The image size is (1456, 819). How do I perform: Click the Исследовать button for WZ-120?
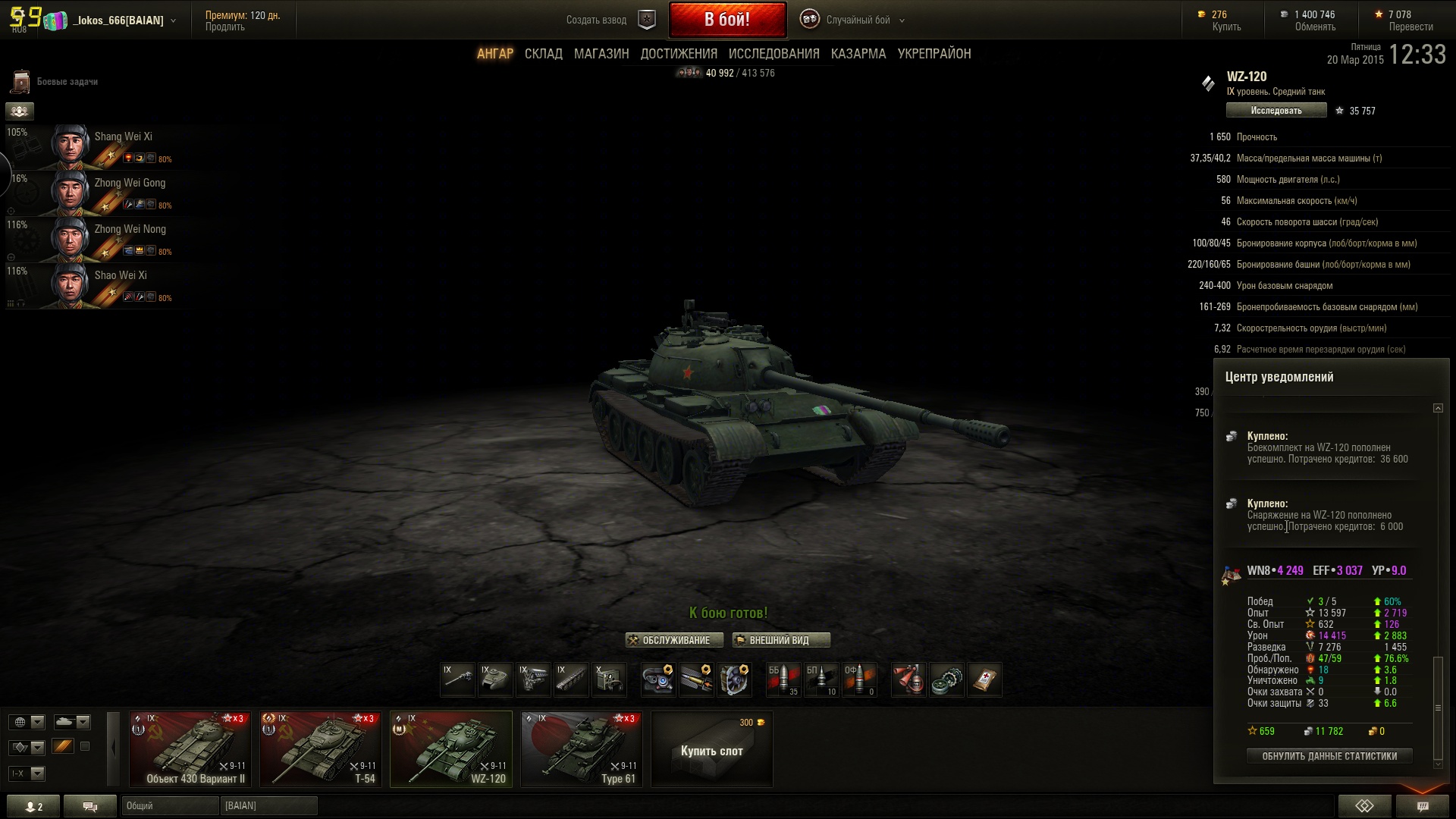click(1276, 111)
